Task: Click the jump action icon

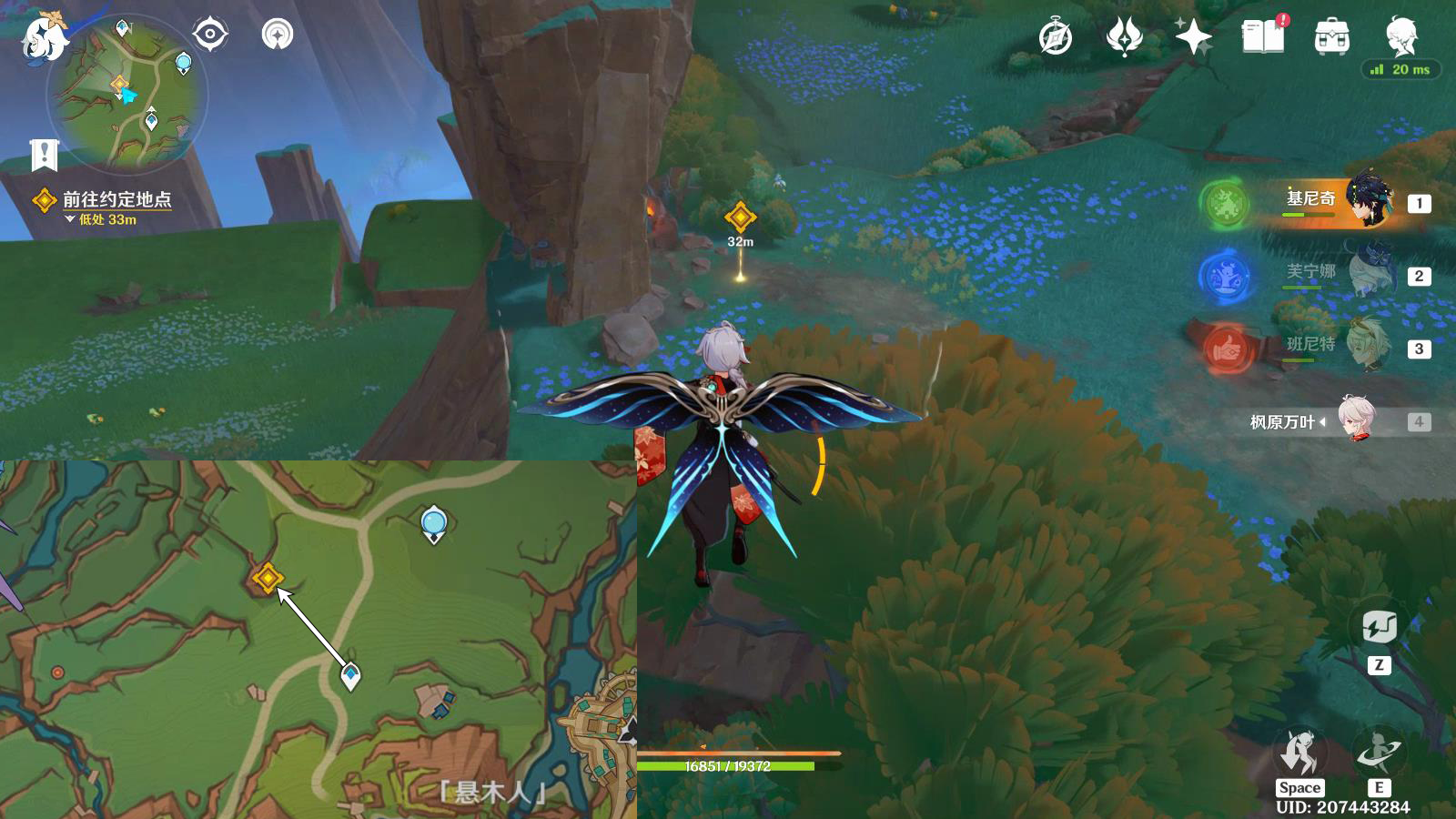Action: coord(1299,753)
